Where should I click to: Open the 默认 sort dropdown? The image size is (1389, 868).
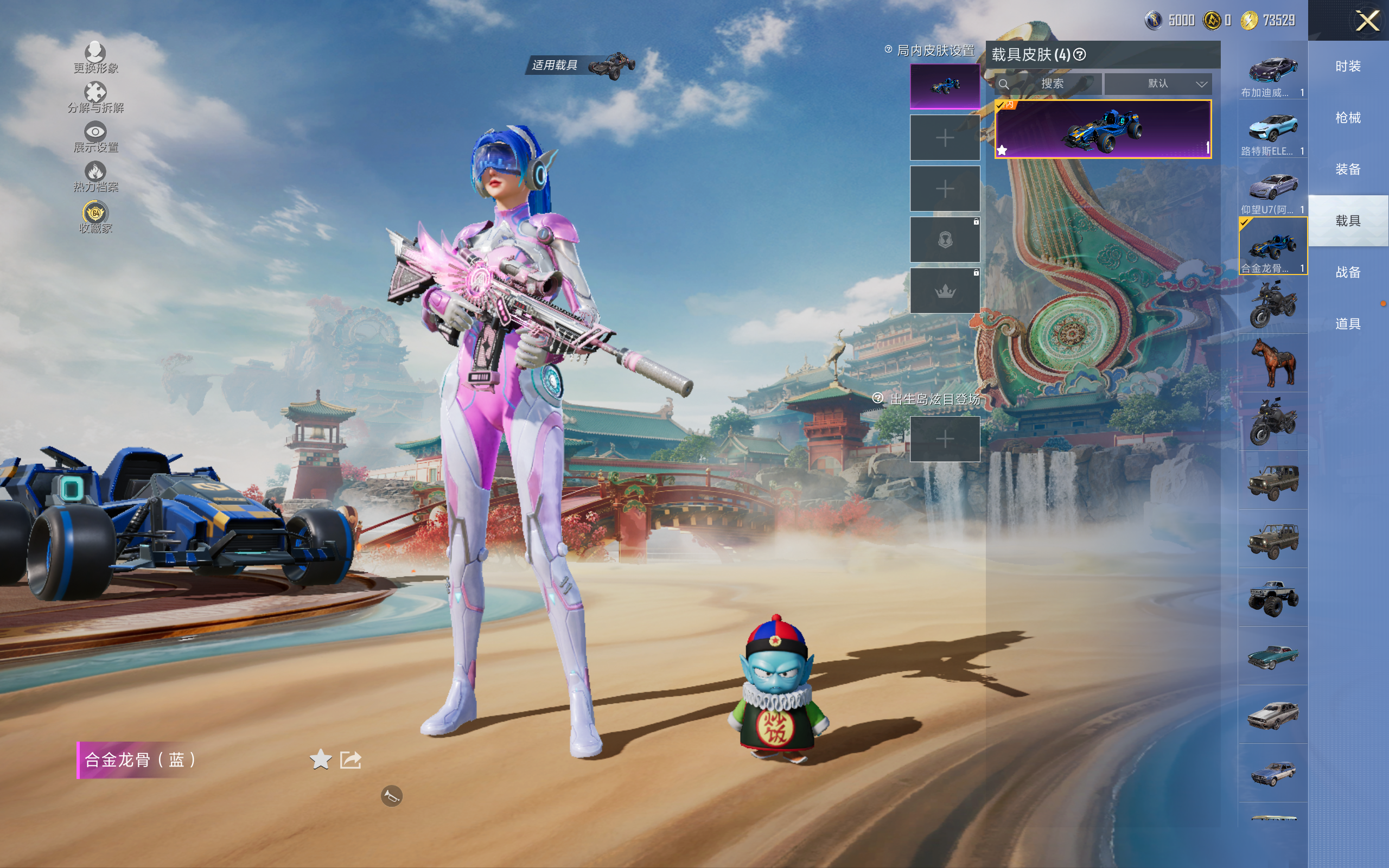click(x=1158, y=84)
